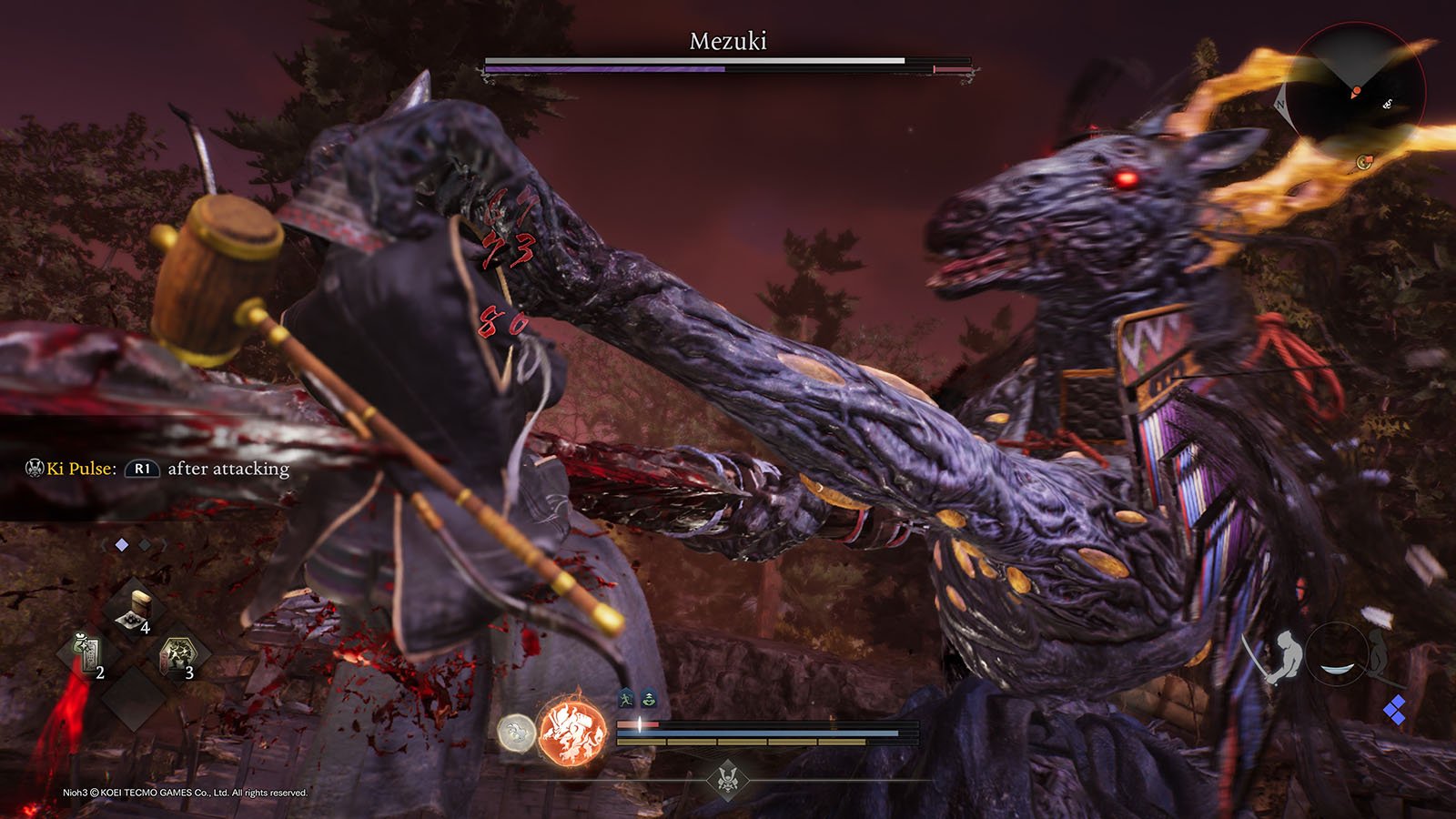This screenshot has width=1456, height=819.
Task: Click the green lotus buff icon
Action: 649,699
